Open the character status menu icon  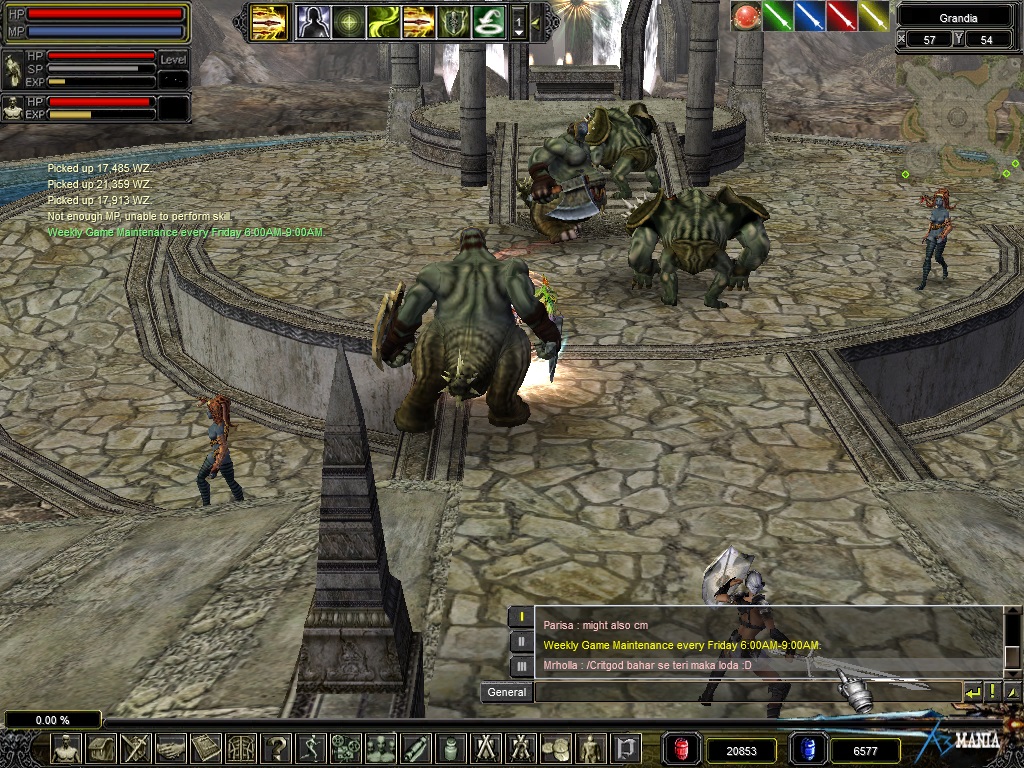pos(66,747)
